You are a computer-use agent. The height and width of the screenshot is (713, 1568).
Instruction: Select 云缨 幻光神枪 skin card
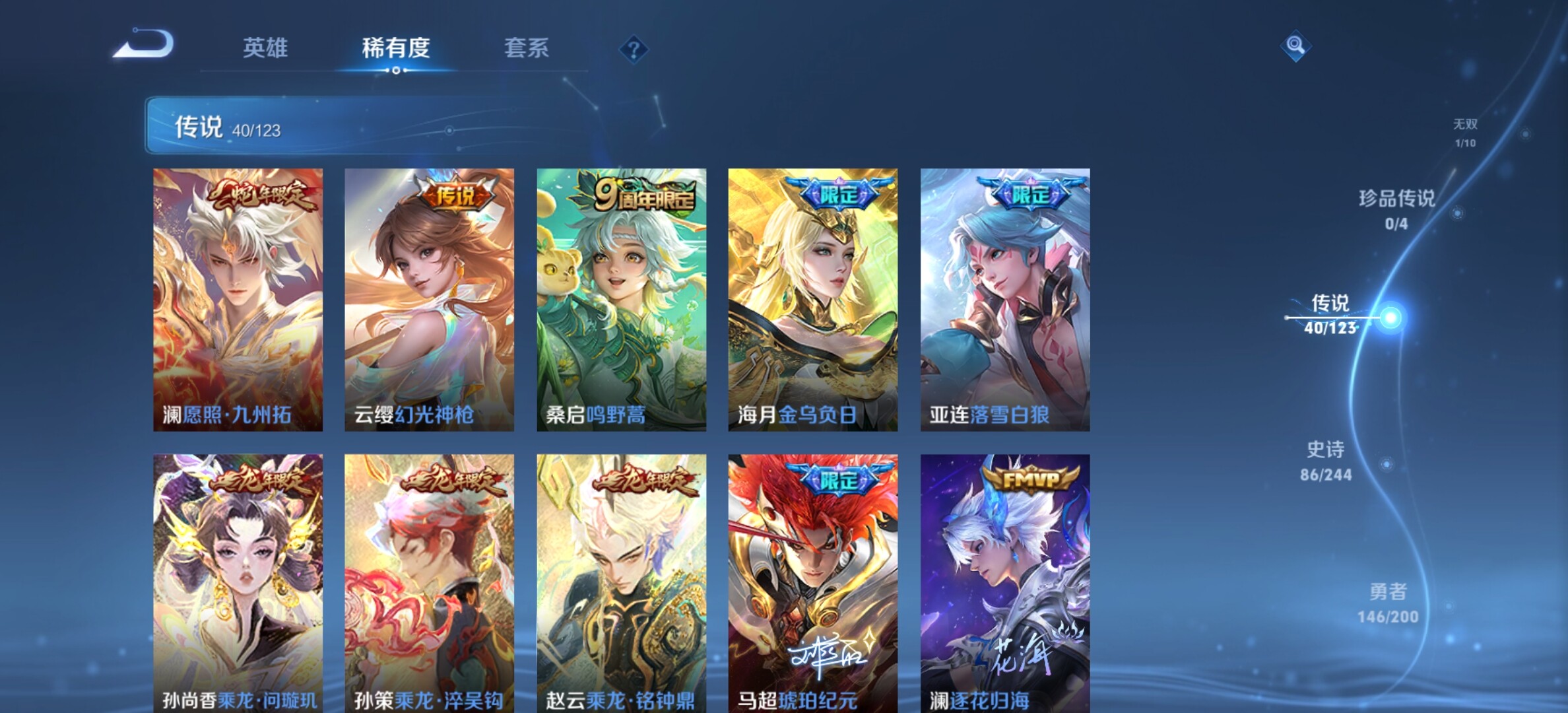pos(429,300)
